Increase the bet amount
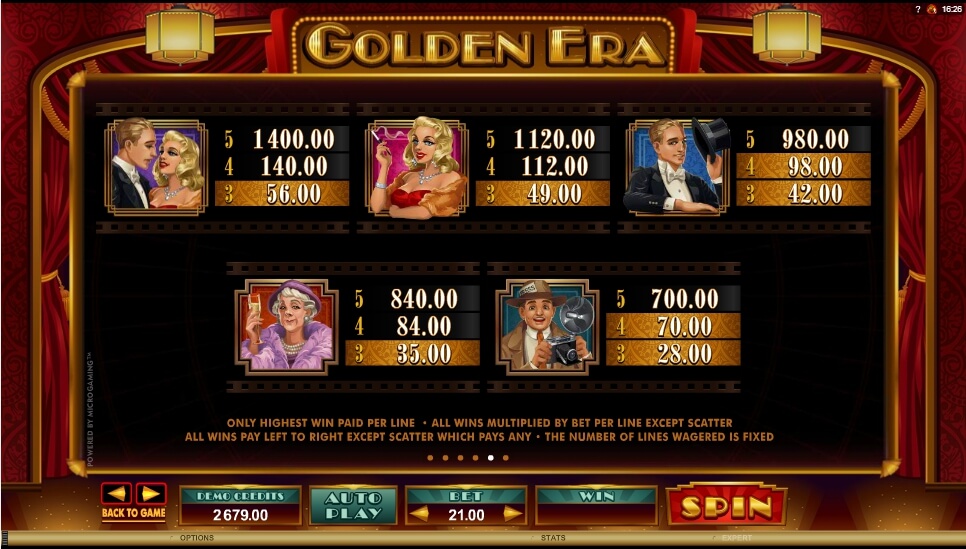Image resolution: width=966 pixels, height=549 pixels. pyautogui.click(x=512, y=514)
